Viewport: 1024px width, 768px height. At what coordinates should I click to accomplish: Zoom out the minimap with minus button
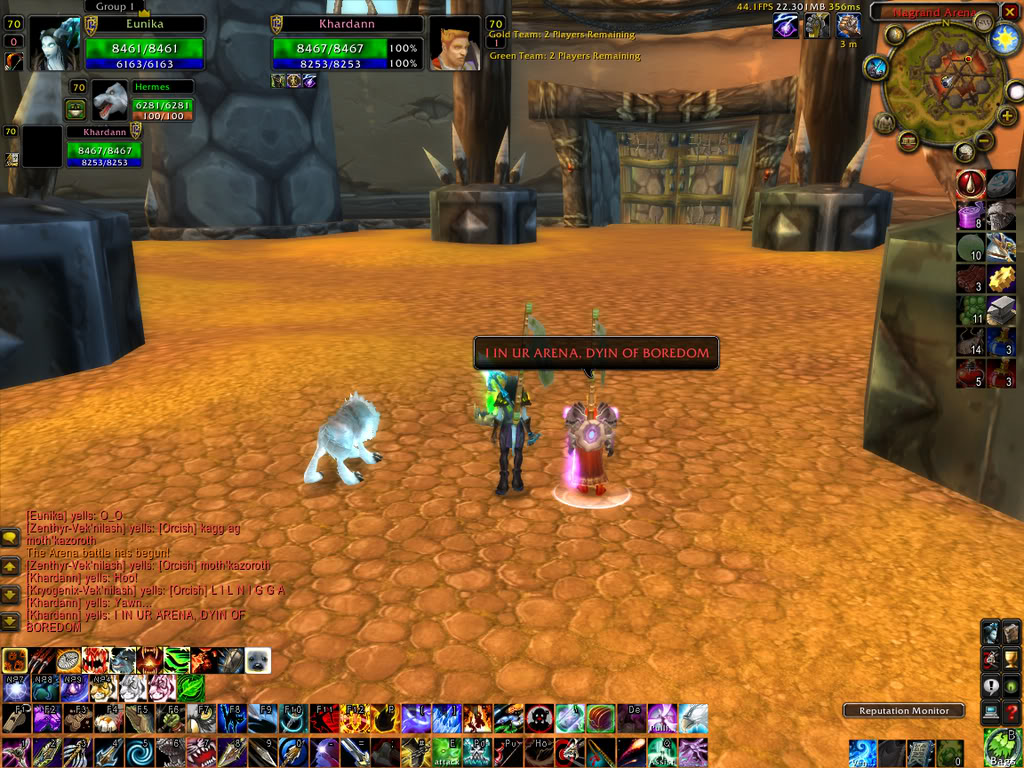985,141
